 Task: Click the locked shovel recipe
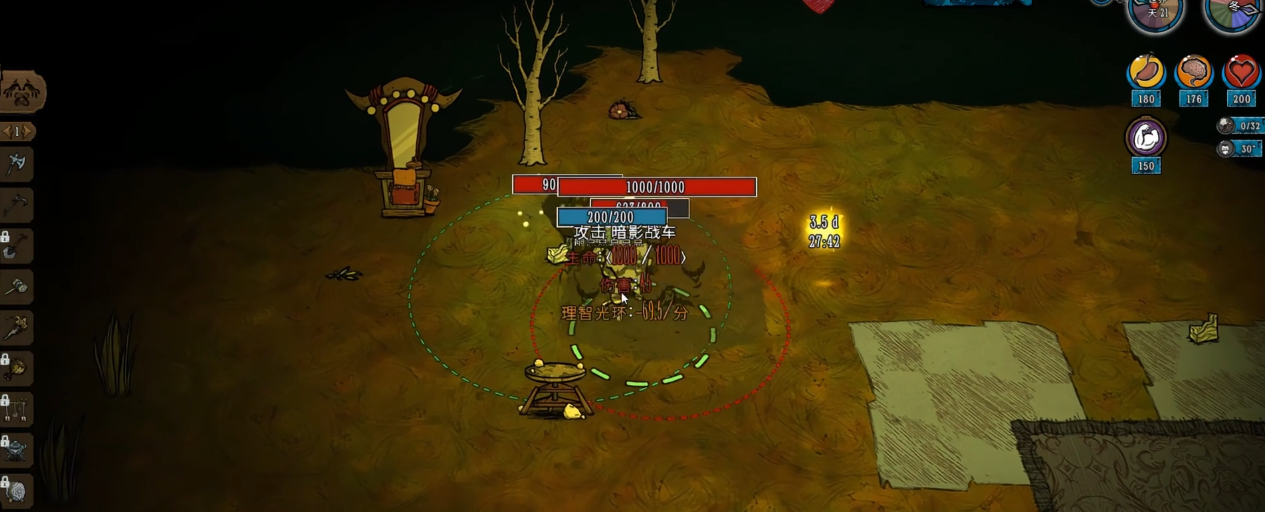[x=17, y=246]
